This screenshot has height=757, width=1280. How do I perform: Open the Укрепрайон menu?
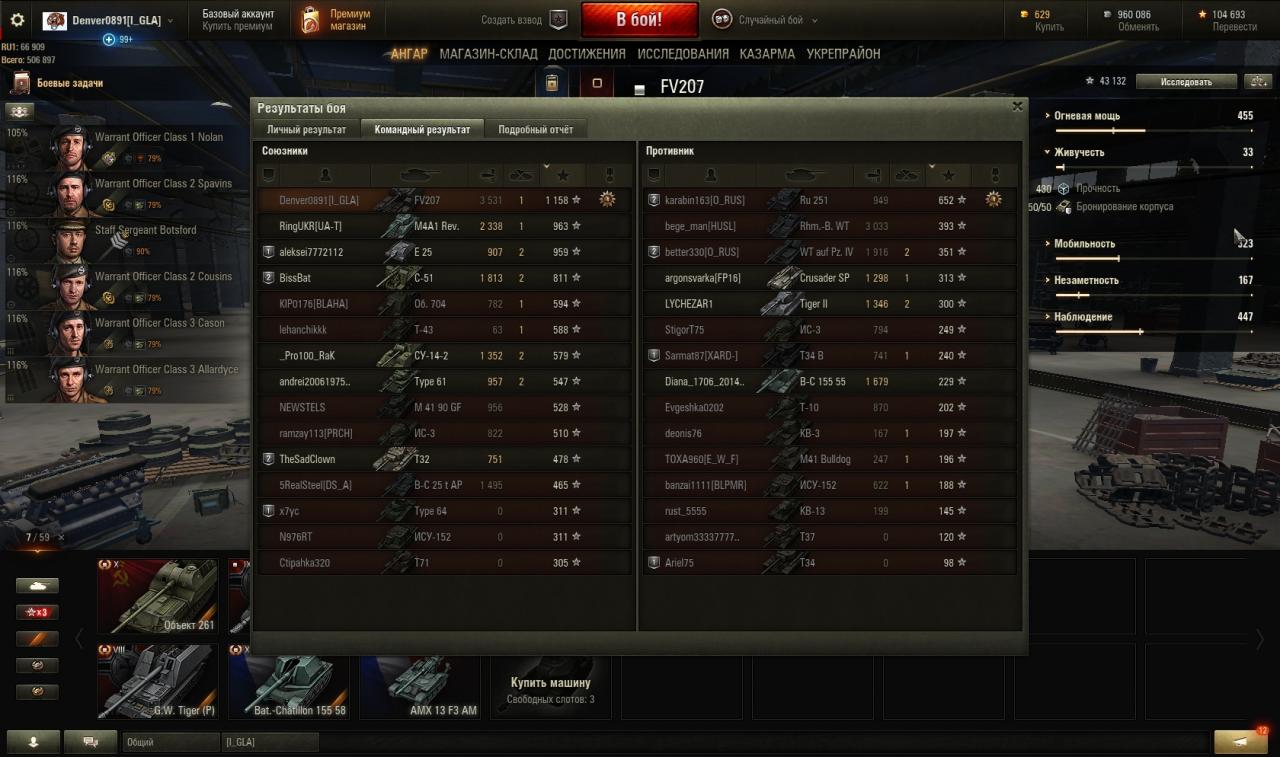(x=843, y=54)
